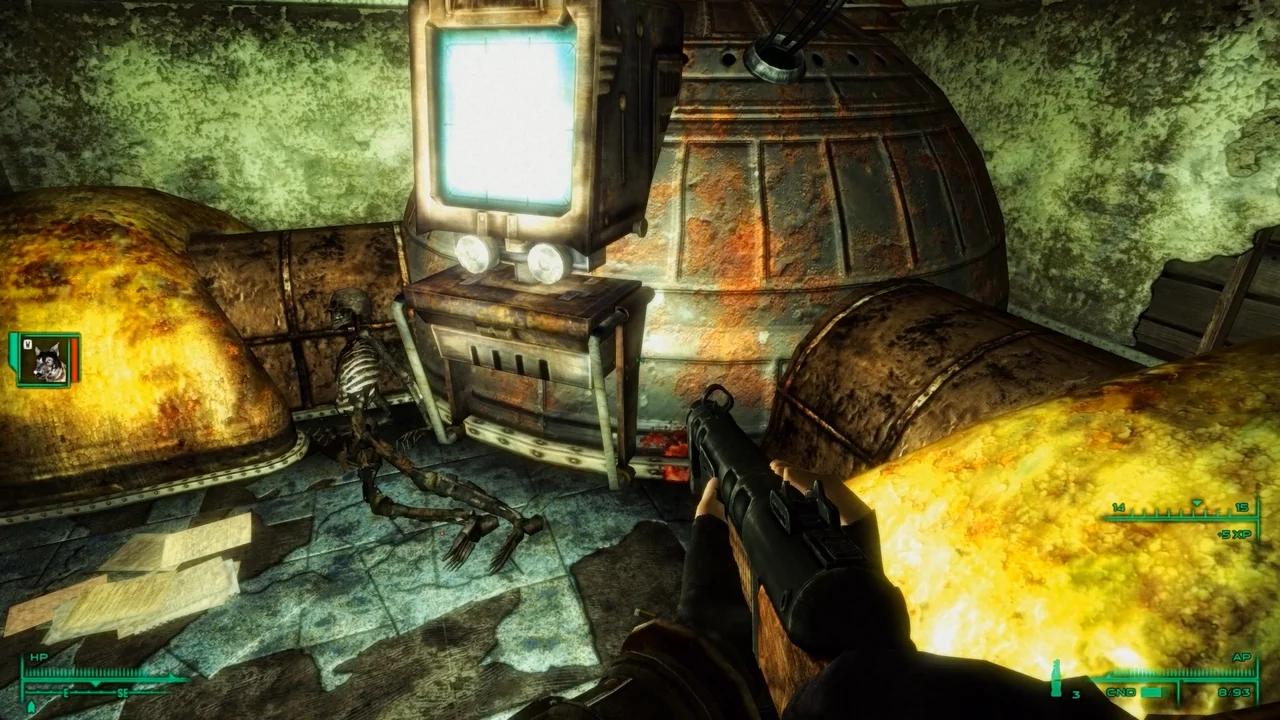Click the AP label above action points bar

(1242, 657)
